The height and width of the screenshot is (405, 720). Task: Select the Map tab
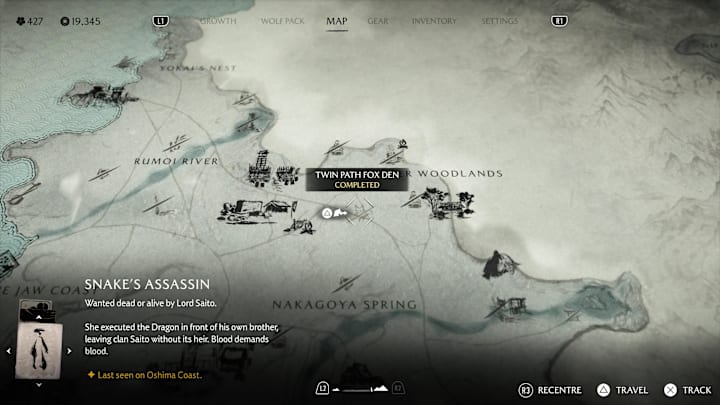pyautogui.click(x=337, y=20)
